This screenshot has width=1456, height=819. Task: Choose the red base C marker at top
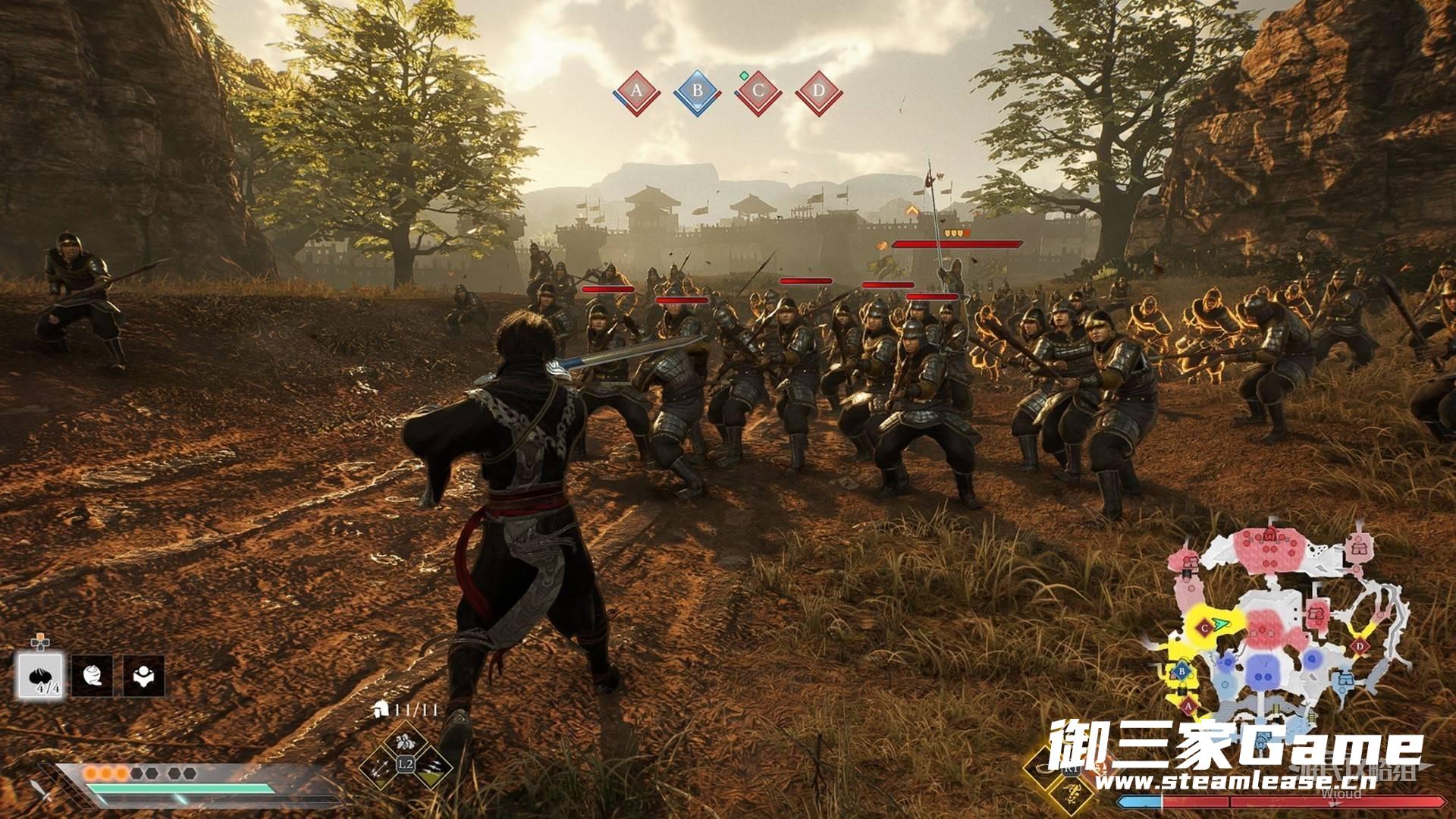pos(758,93)
